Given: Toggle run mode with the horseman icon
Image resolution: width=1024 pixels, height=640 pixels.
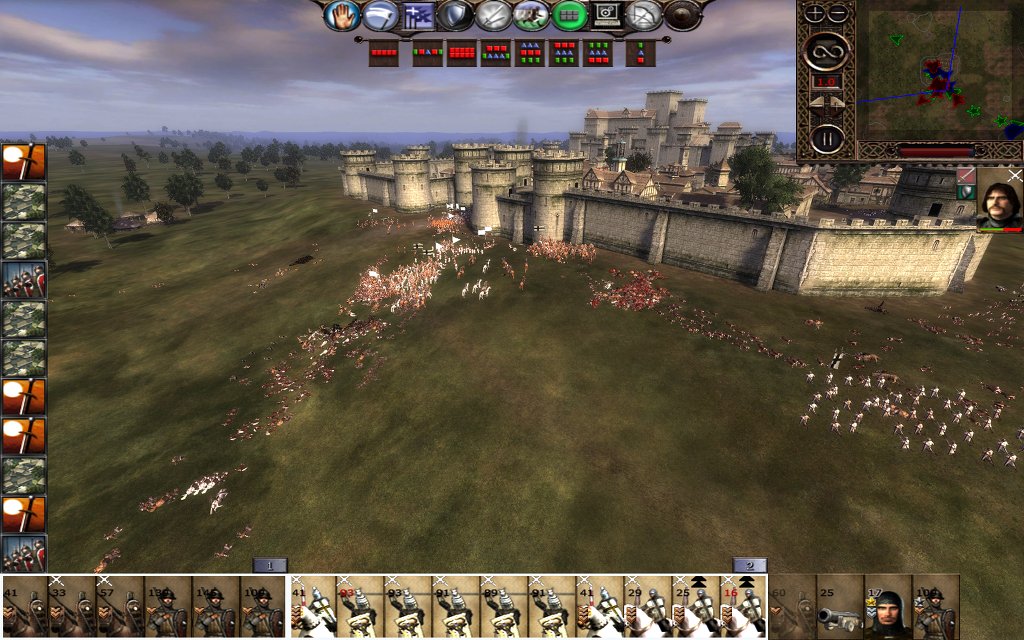Looking at the screenshot, I should (x=531, y=15).
